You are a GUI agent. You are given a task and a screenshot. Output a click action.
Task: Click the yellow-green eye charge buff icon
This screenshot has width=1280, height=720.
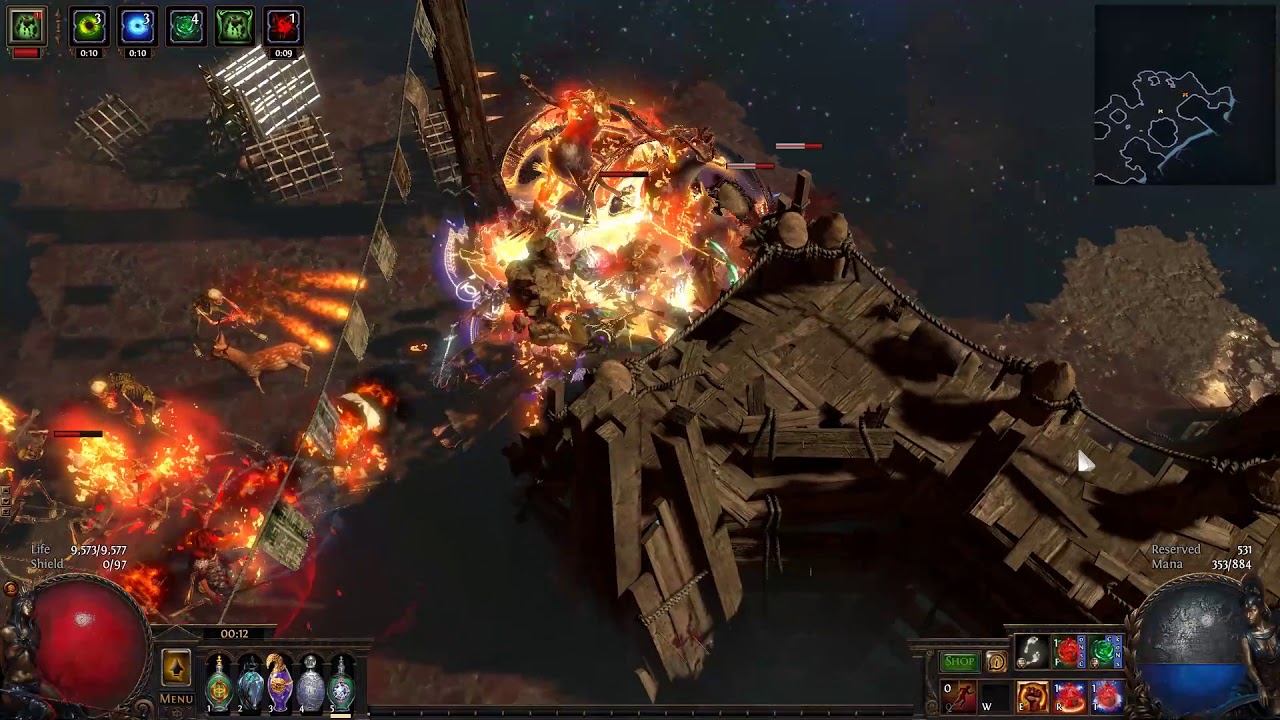click(89, 27)
